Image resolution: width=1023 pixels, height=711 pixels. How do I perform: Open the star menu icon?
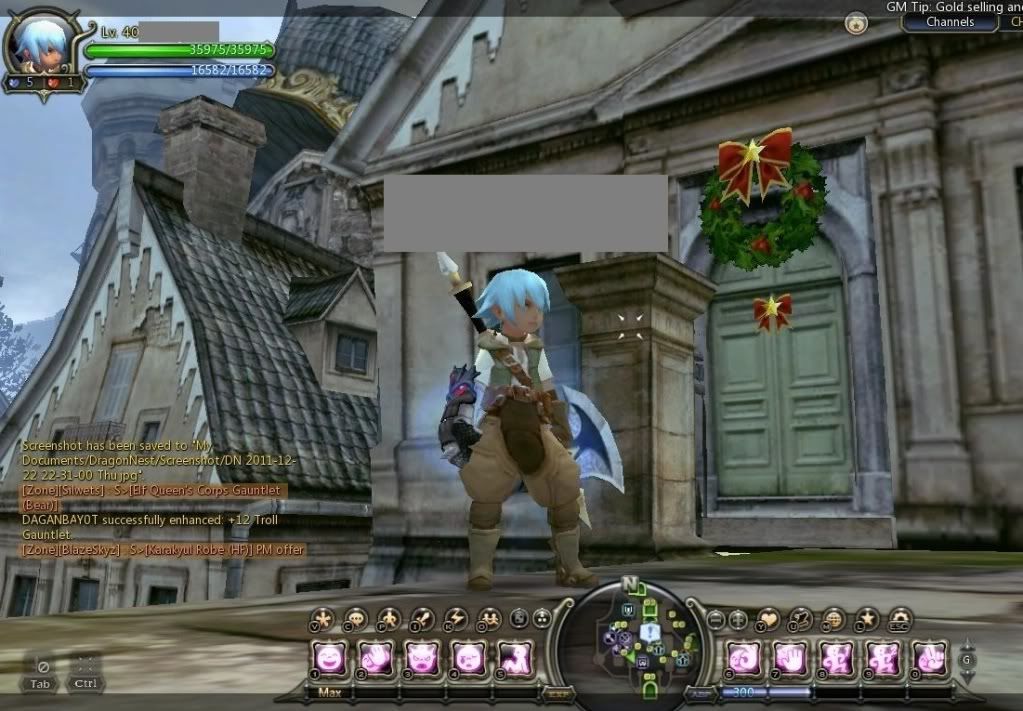click(867, 619)
